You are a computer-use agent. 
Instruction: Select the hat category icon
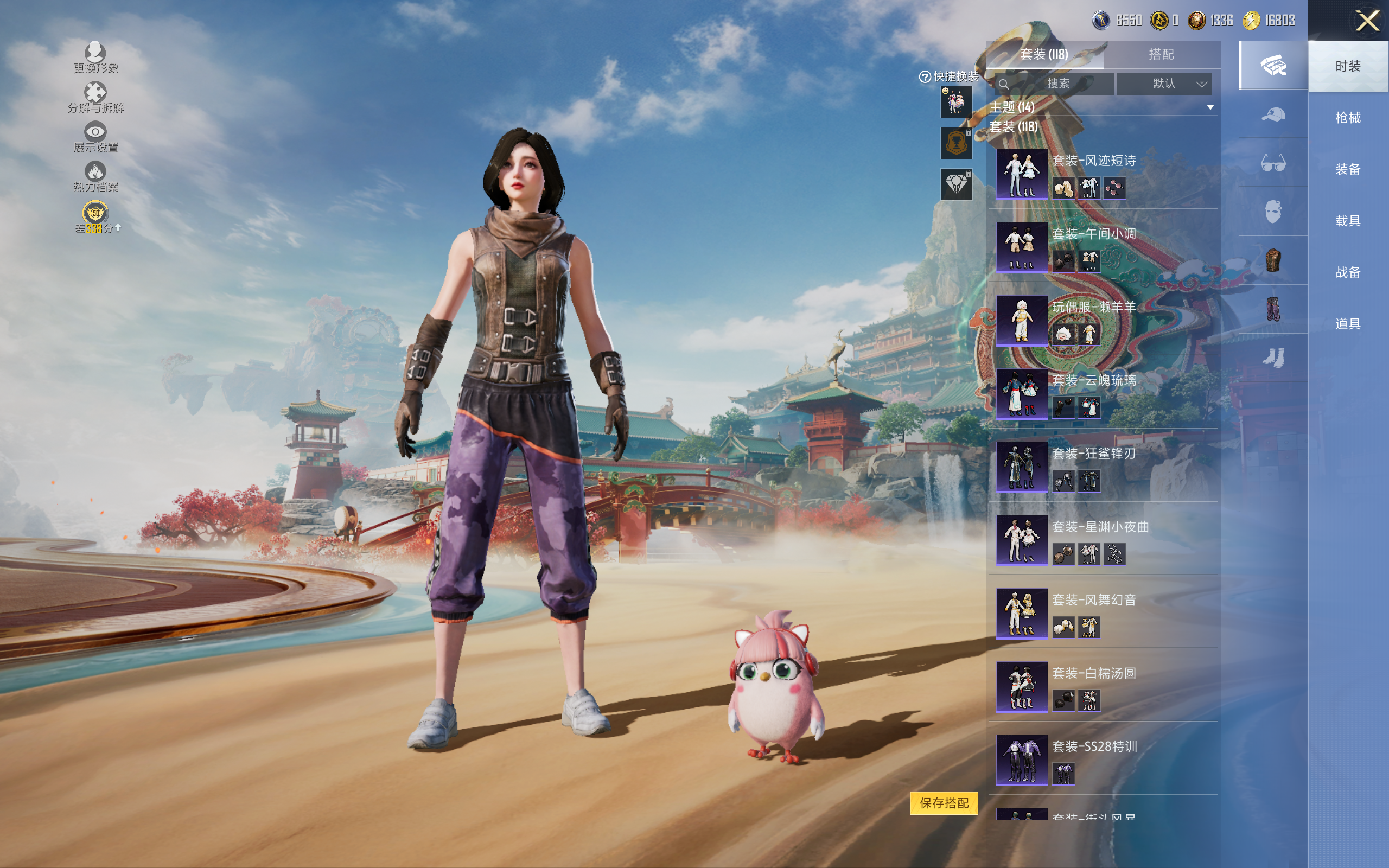1272,115
